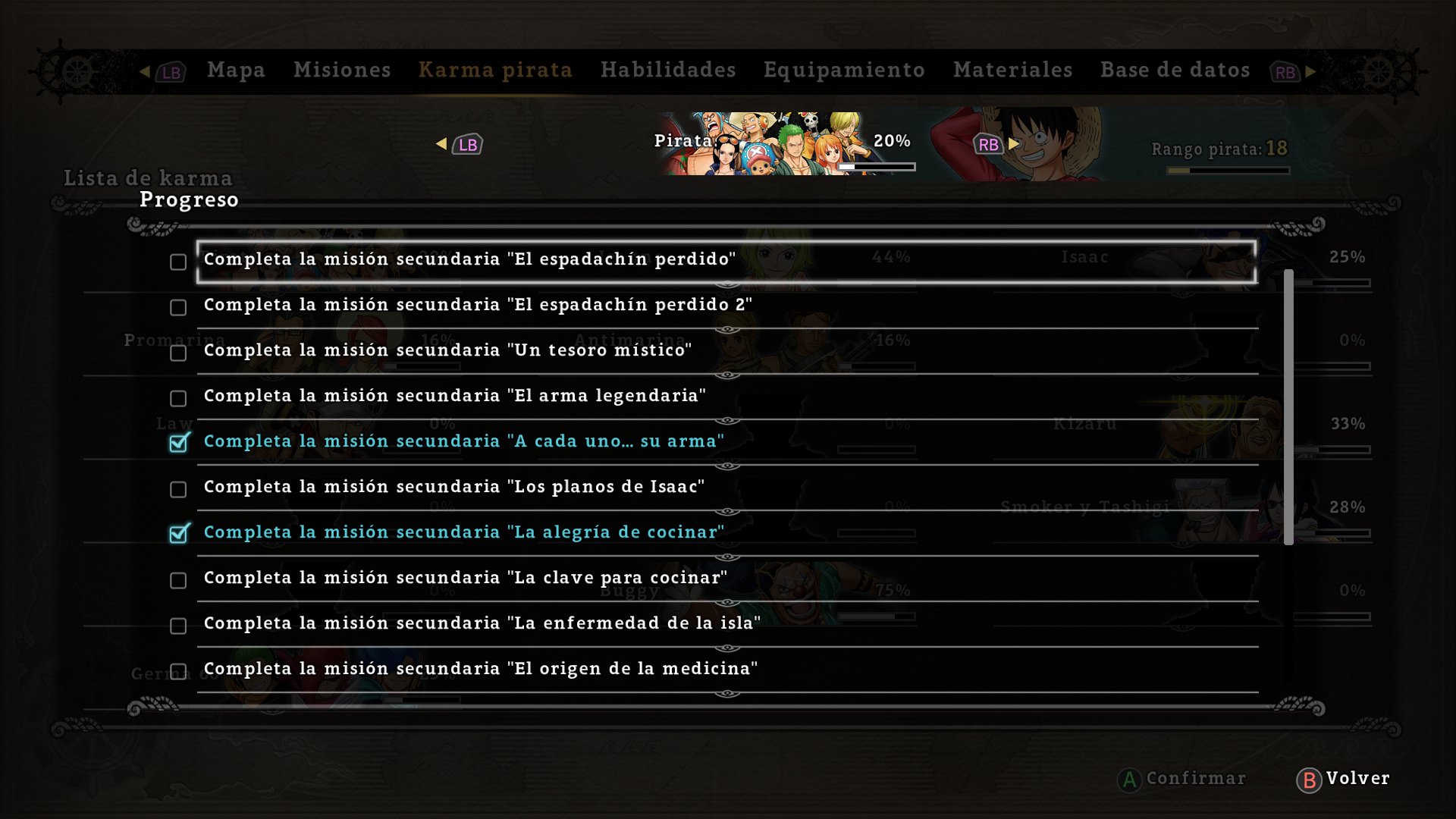The width and height of the screenshot is (1456, 819).
Task: Click the yellow left arrow next to LB
Action: pos(440,144)
